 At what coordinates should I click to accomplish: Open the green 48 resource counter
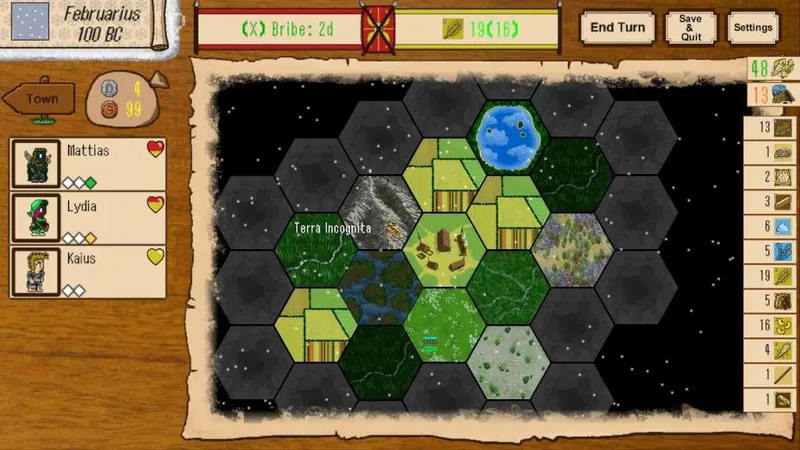click(x=770, y=70)
